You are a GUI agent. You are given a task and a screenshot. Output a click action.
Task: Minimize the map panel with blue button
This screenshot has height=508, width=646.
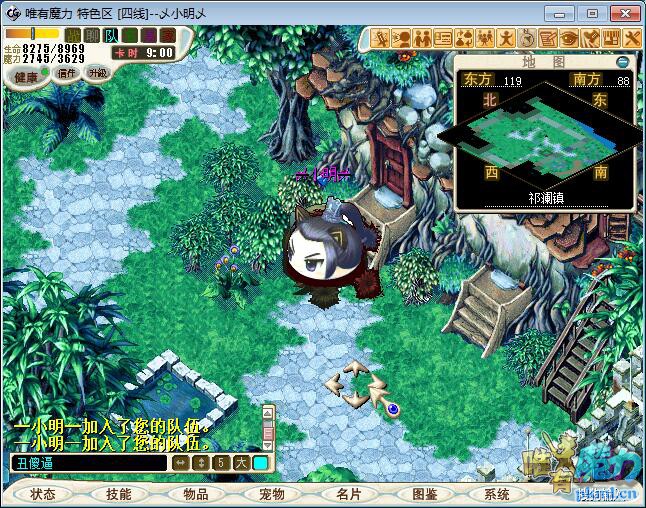[622, 61]
